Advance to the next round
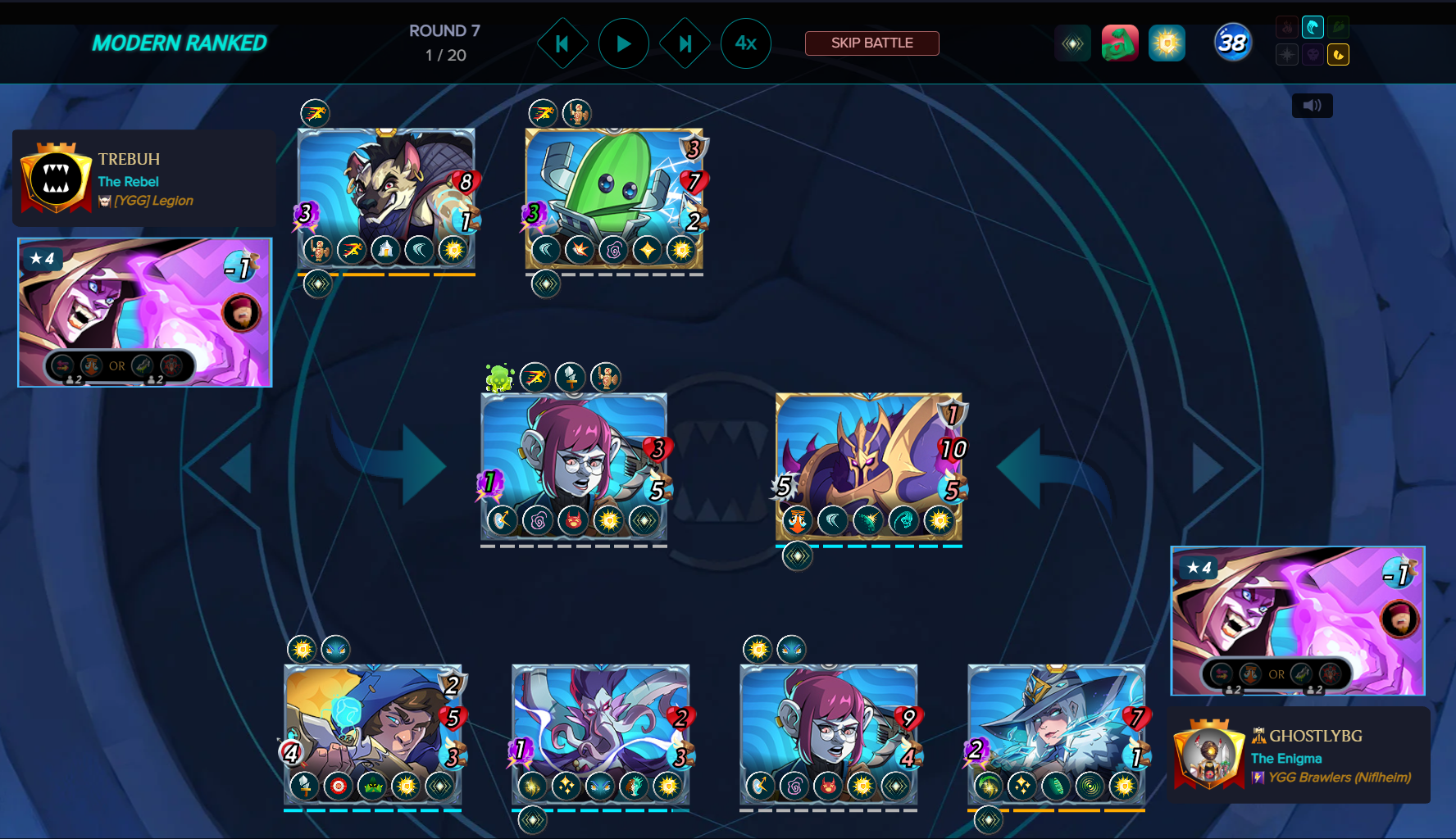The height and width of the screenshot is (839, 1456). (x=685, y=43)
